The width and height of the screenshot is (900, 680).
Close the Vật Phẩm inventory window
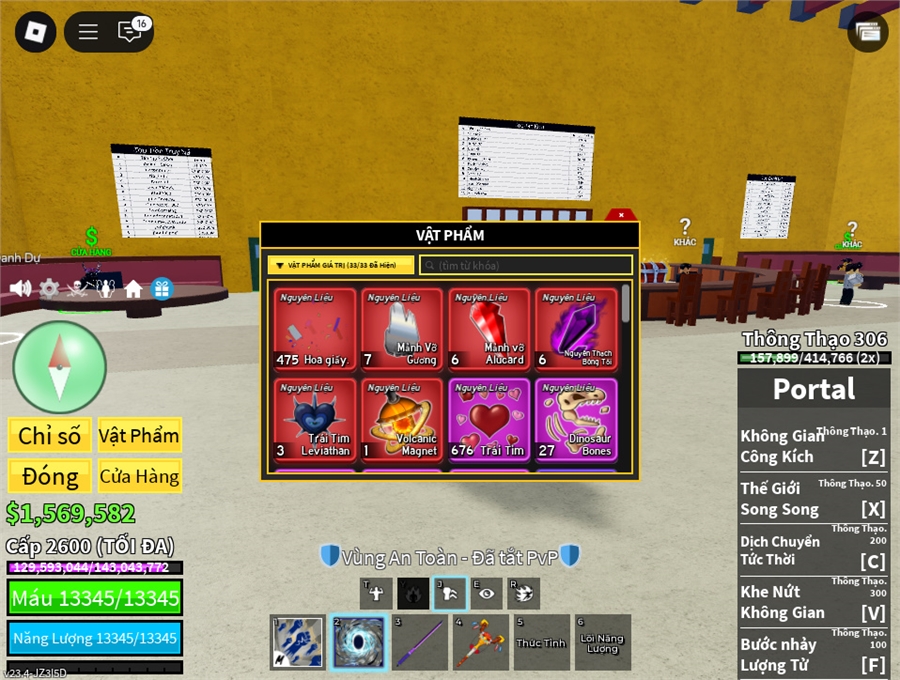pos(621,214)
